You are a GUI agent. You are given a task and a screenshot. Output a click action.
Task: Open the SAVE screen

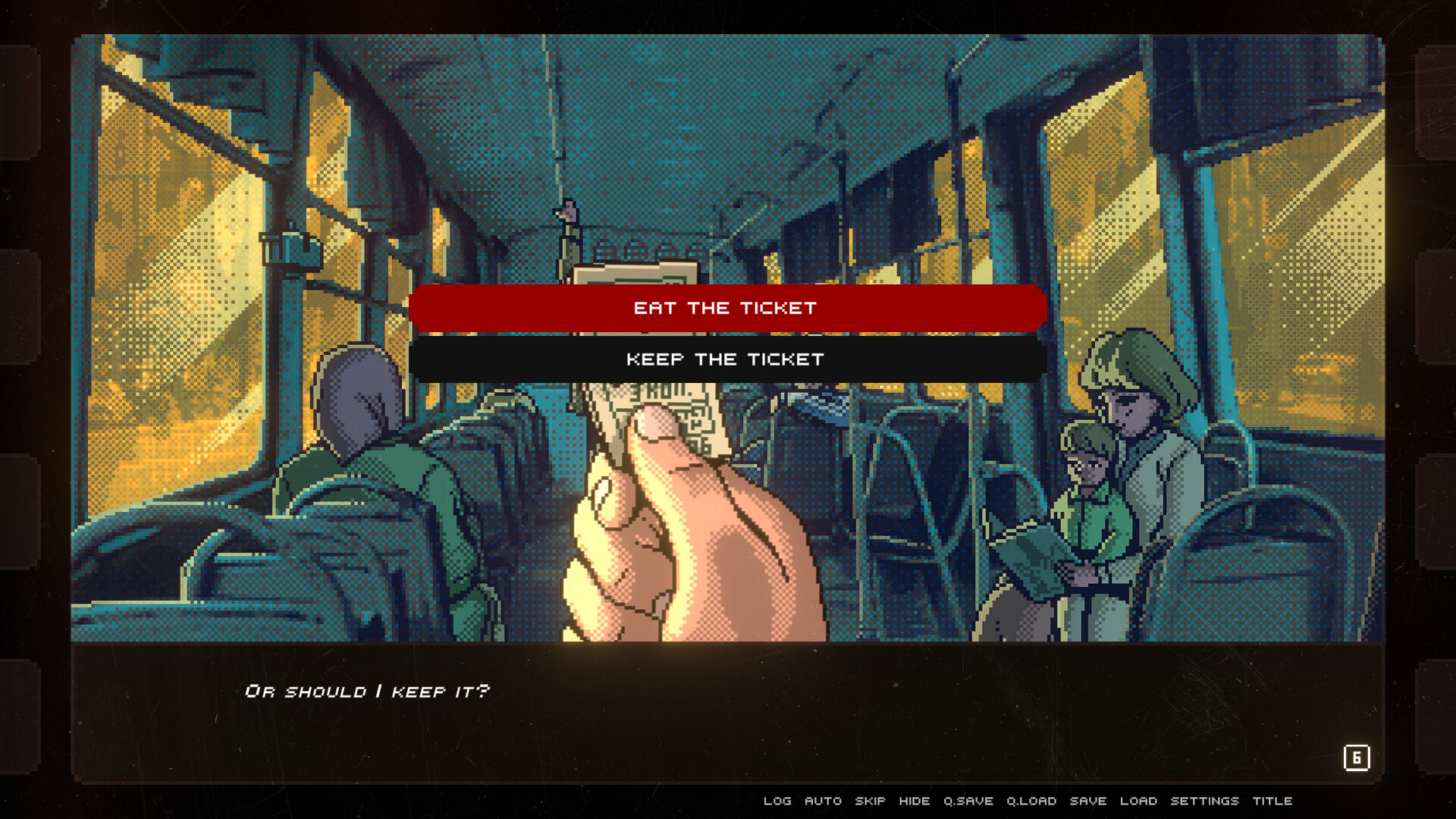[x=1087, y=801]
